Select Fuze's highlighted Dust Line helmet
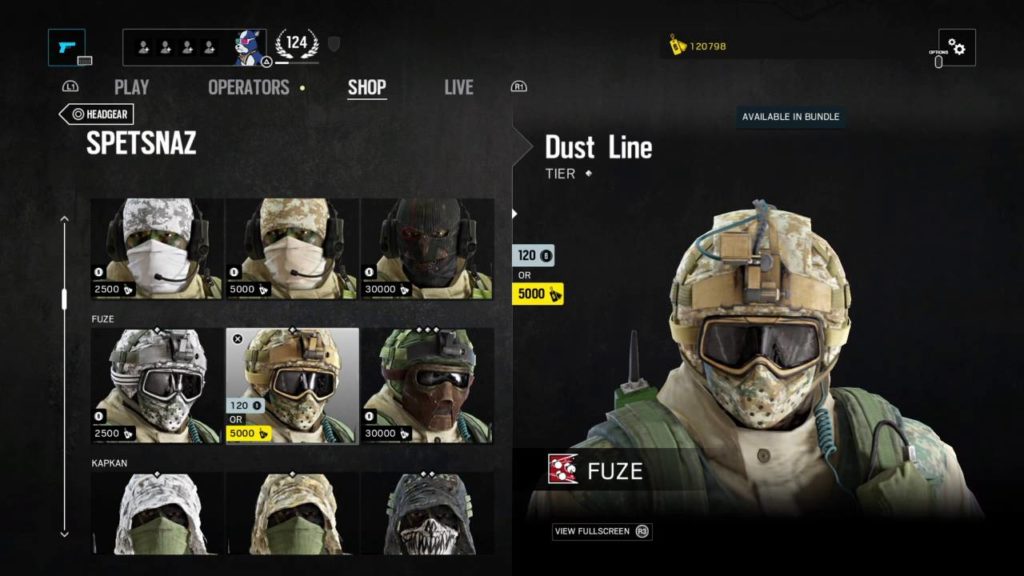 coord(292,385)
